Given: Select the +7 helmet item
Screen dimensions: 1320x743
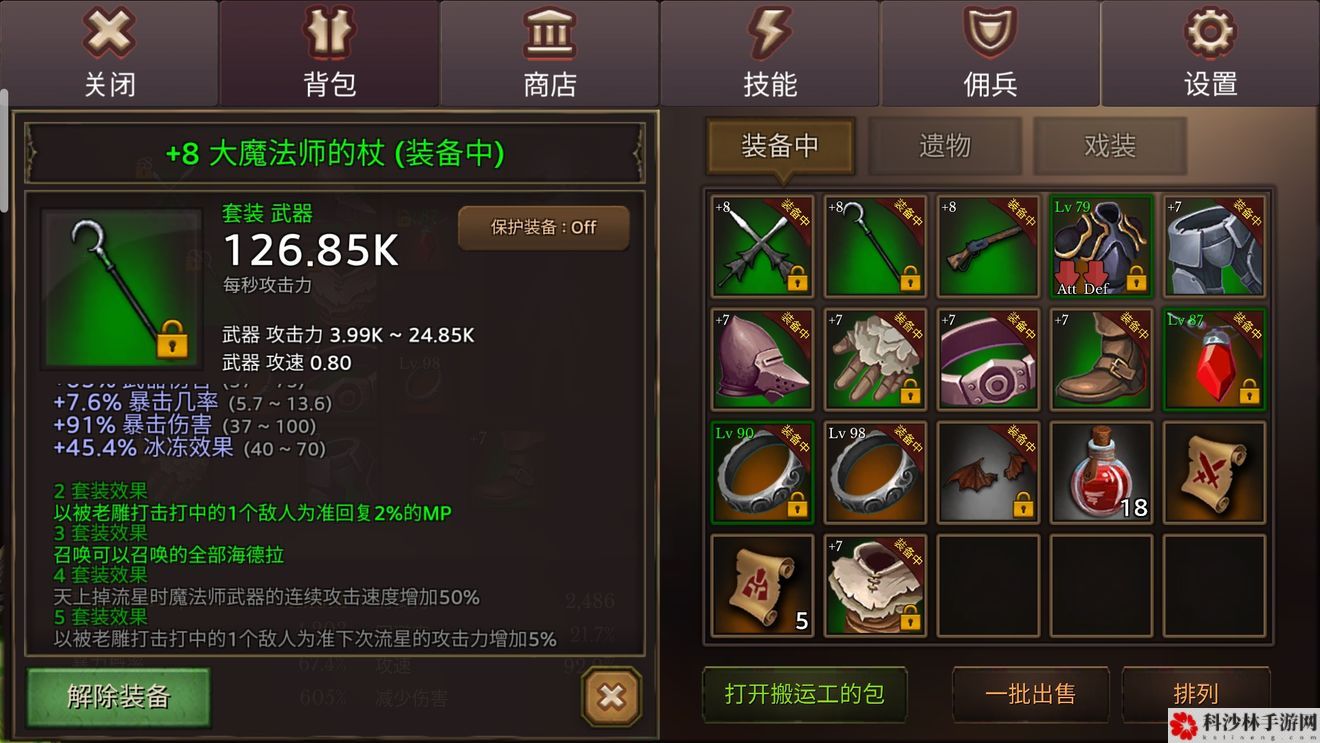Looking at the screenshot, I should [762, 360].
